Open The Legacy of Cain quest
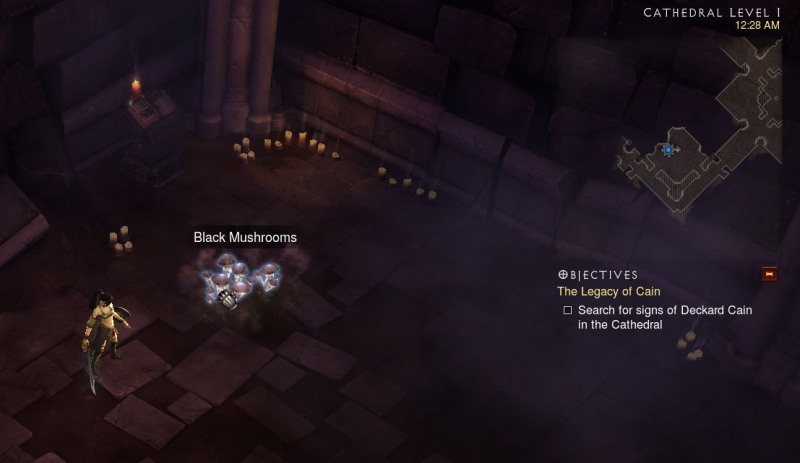800x463 pixels. tap(607, 292)
